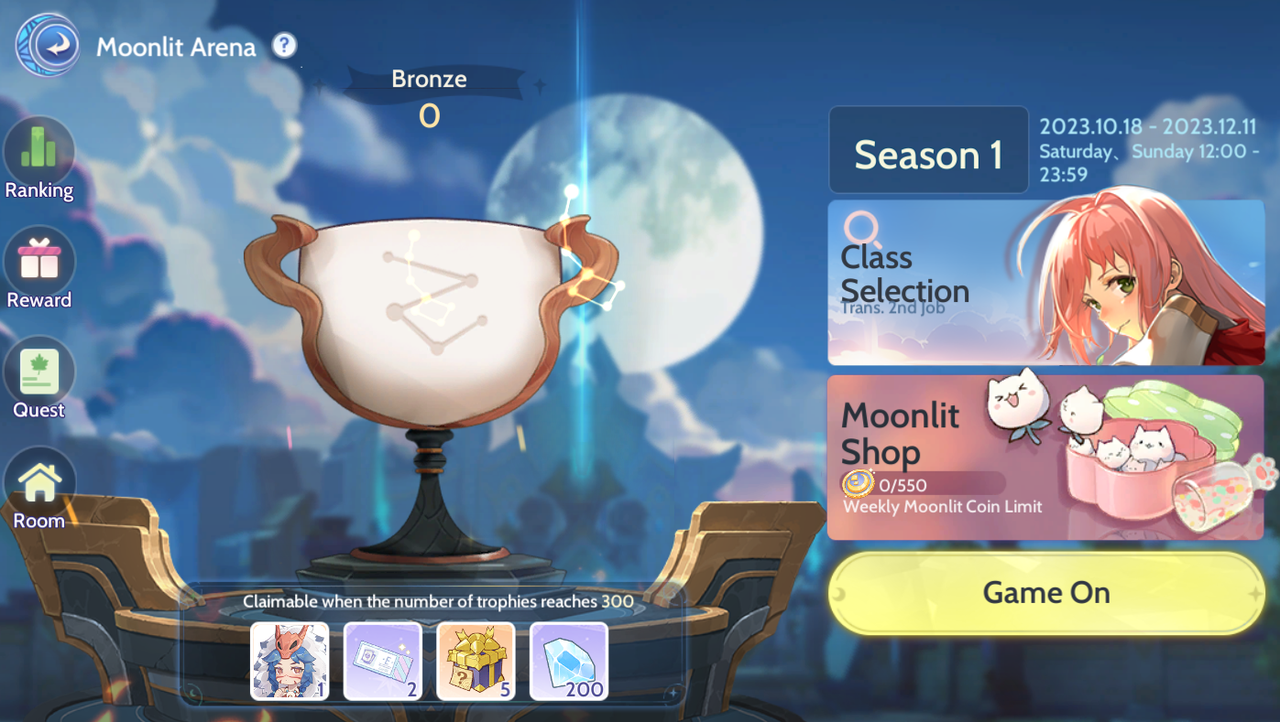Click the back arrow button
This screenshot has height=722, width=1280.
[49, 46]
